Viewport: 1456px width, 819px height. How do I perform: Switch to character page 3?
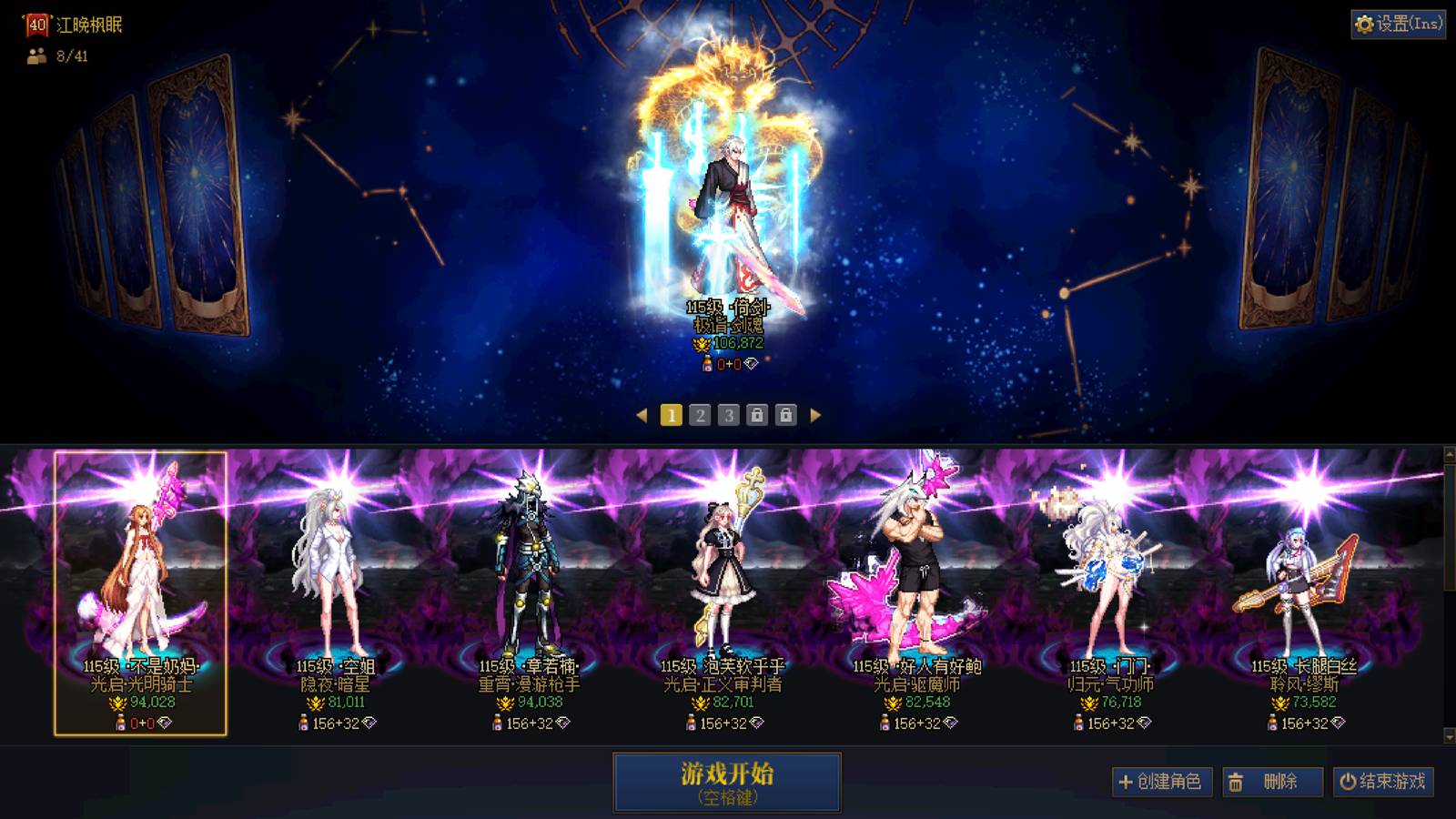[730, 415]
